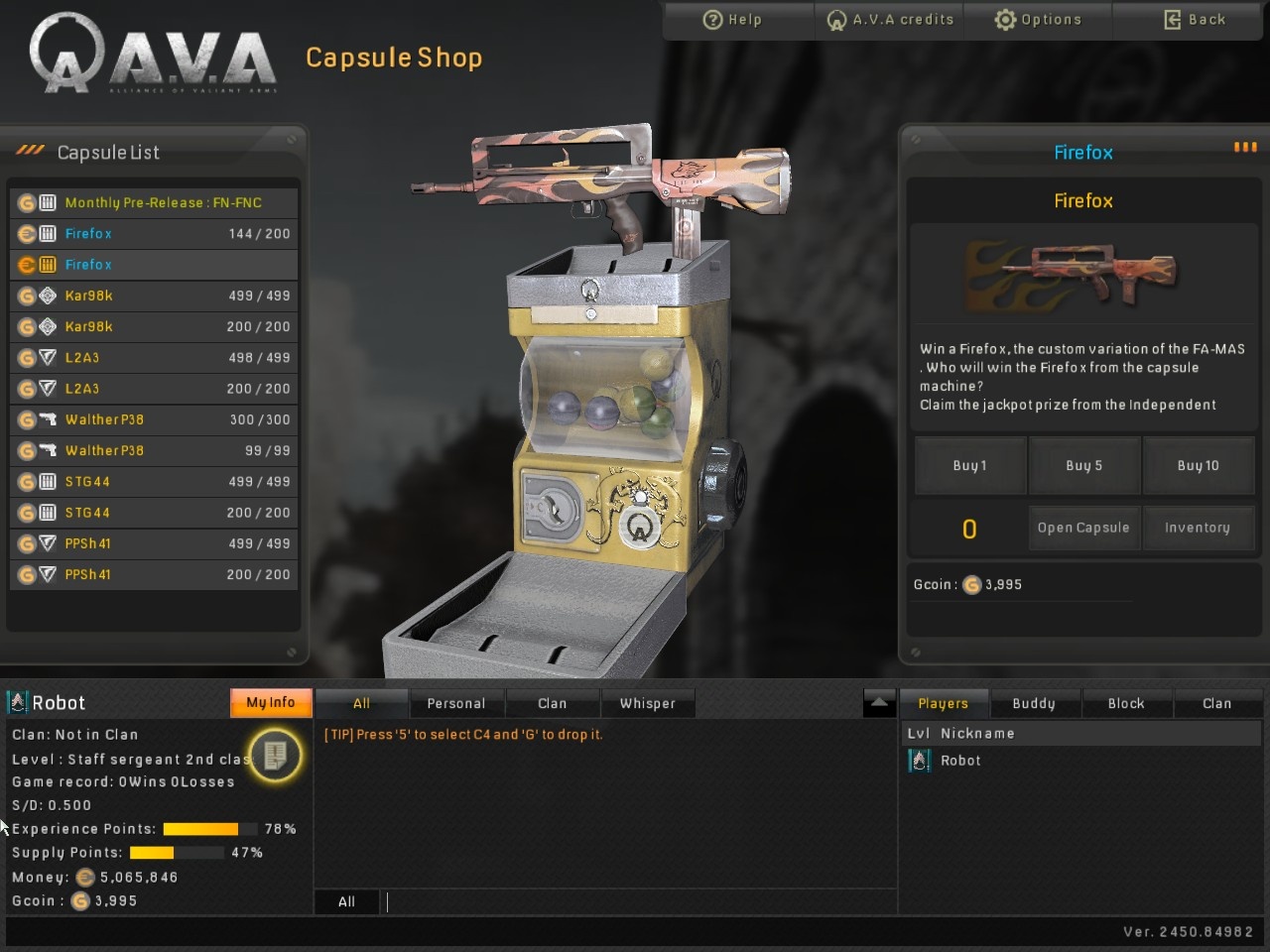Screen dimensions: 1270x952
Task: Switch to the Buddy tab in players panel
Action: click(1034, 702)
